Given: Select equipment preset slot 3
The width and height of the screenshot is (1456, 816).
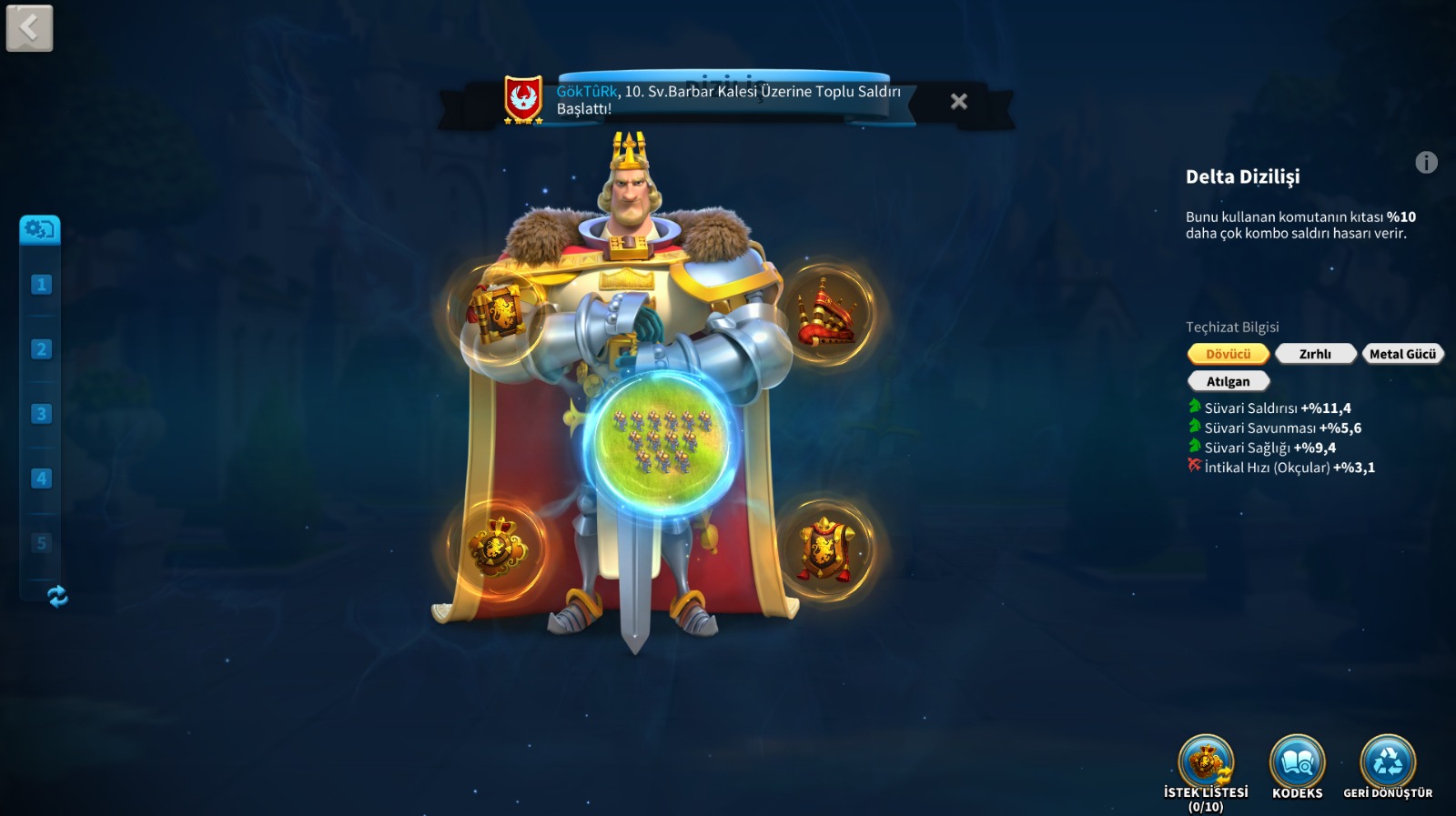Looking at the screenshot, I should [41, 414].
